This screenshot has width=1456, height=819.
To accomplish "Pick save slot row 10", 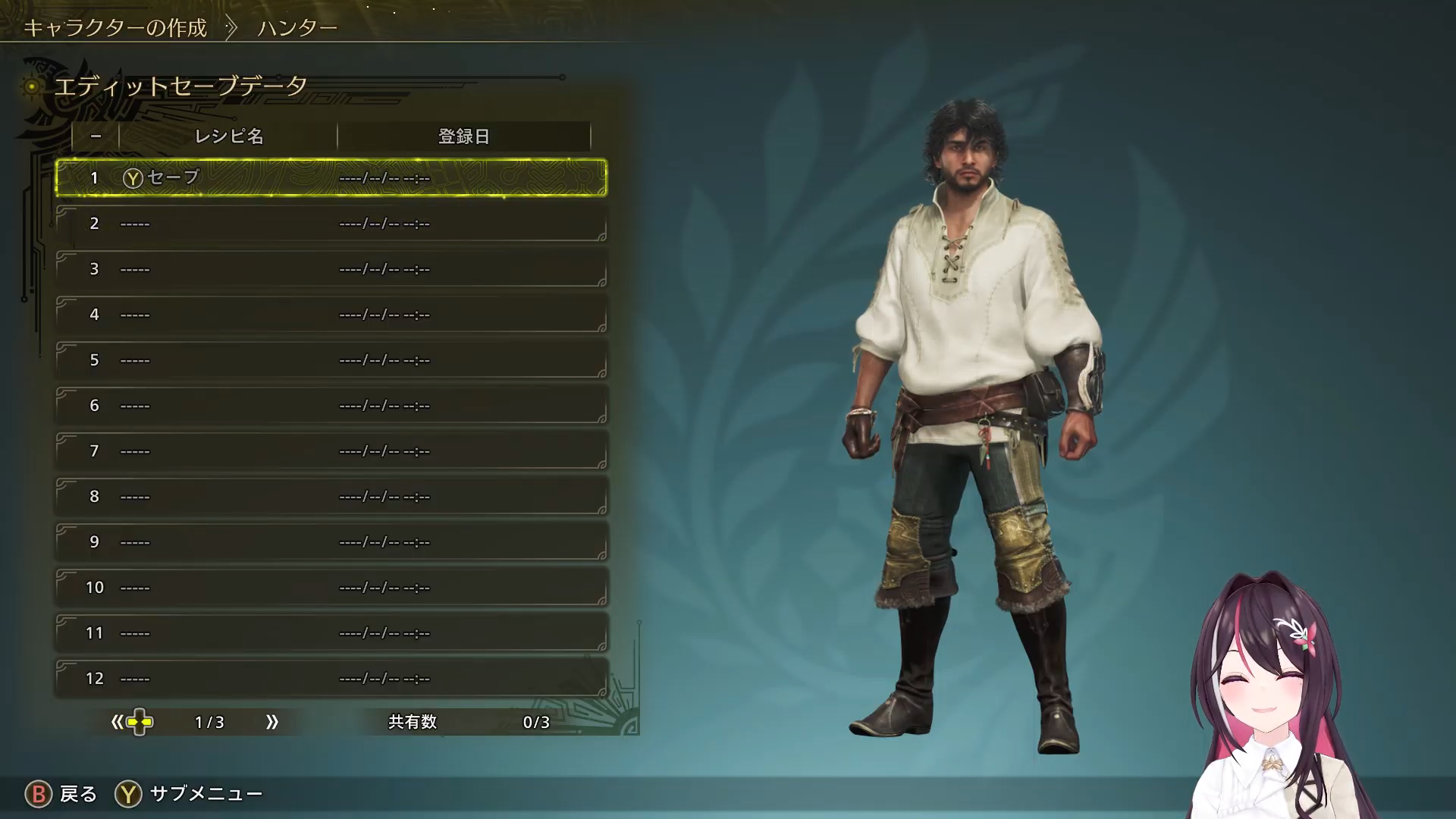I will 331,587.
